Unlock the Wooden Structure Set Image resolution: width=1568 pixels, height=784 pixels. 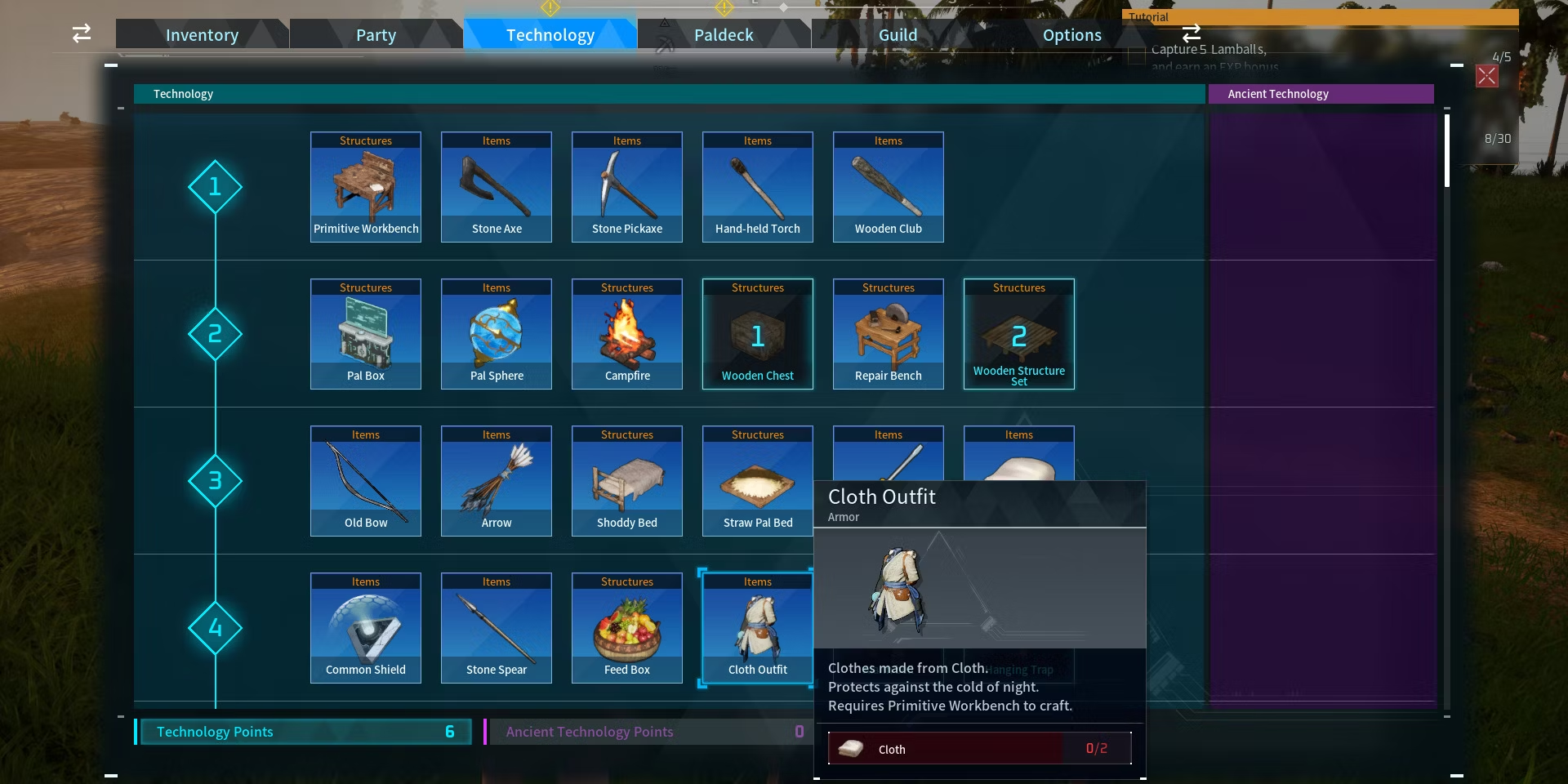(x=1019, y=334)
